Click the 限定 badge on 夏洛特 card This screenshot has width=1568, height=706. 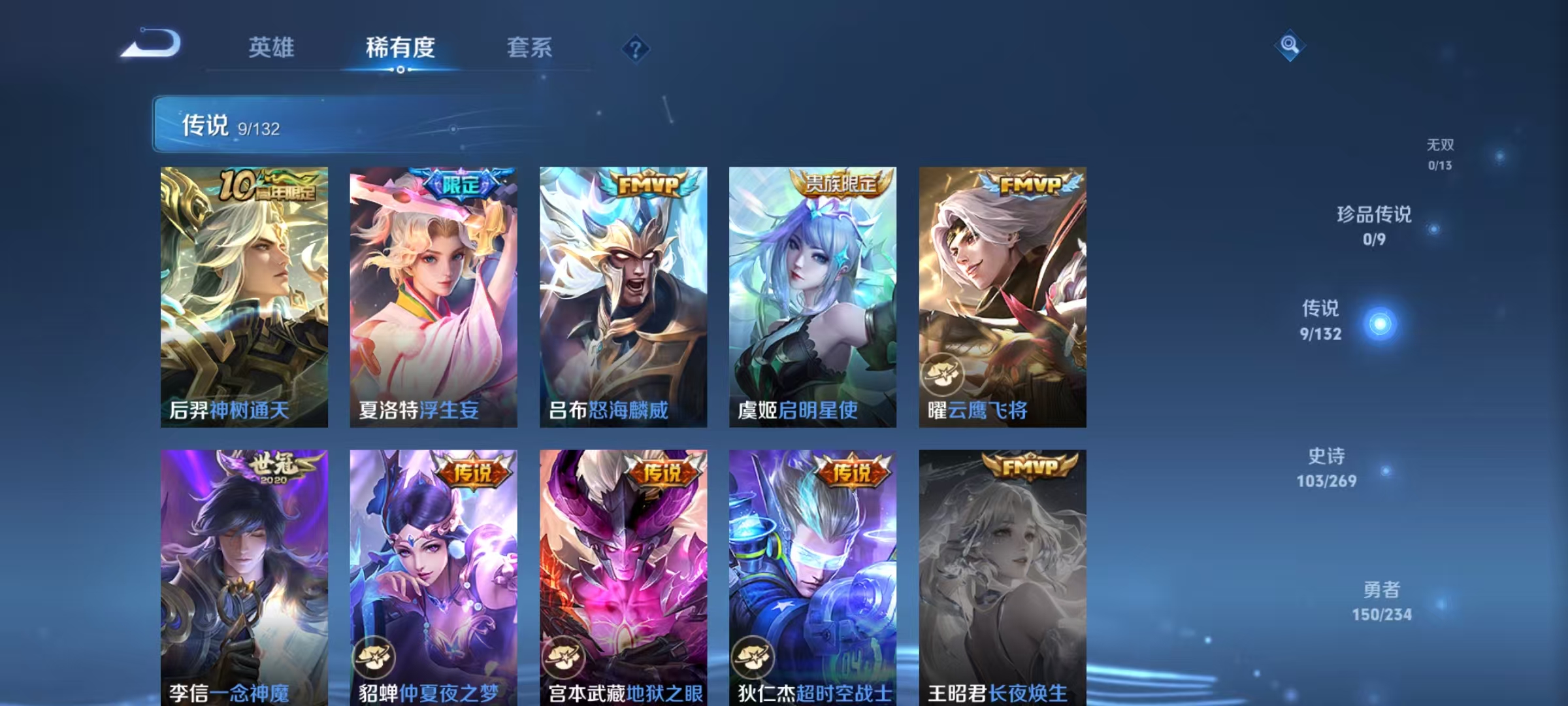[461, 184]
